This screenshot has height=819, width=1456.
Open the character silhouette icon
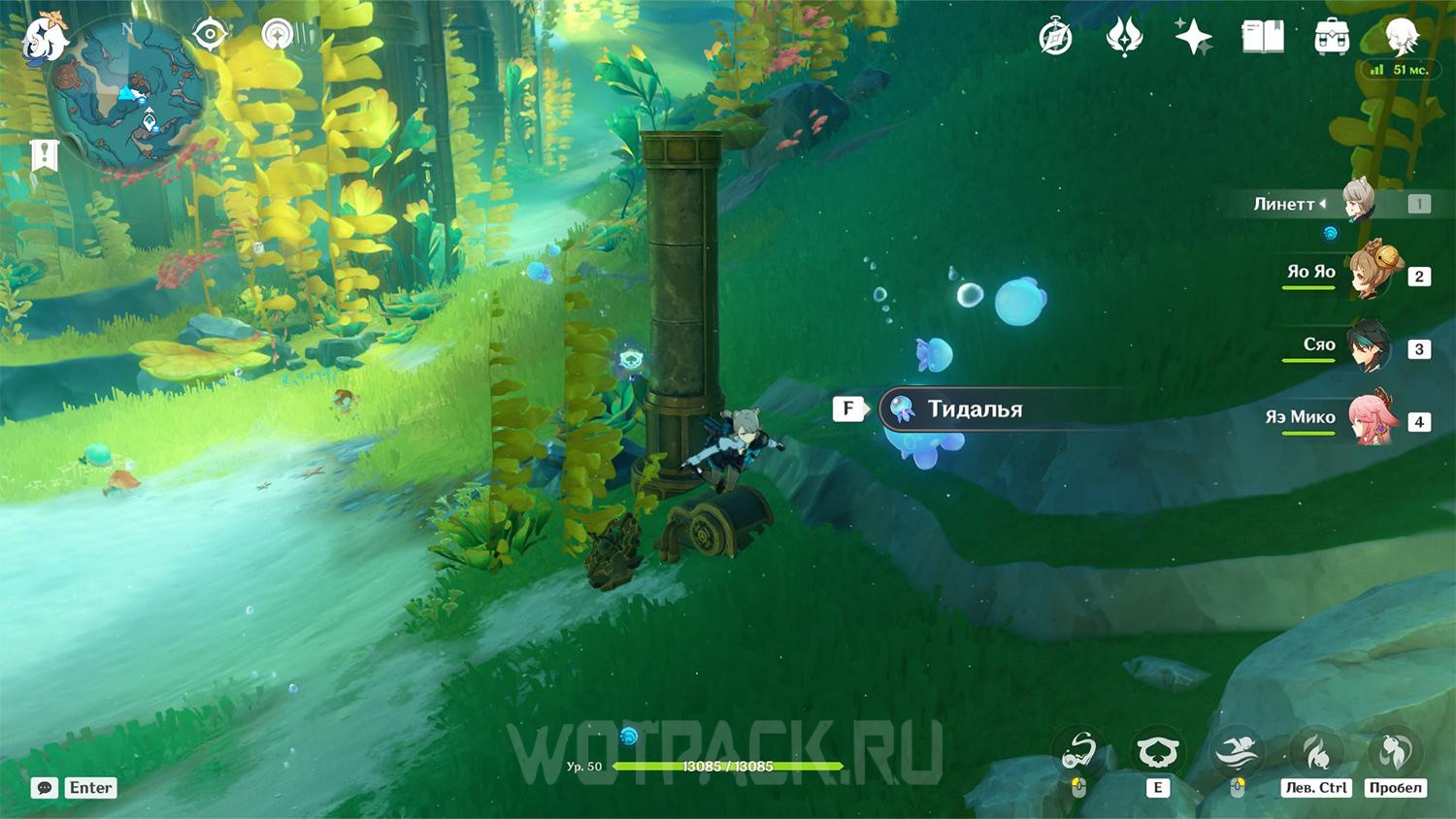1402,38
